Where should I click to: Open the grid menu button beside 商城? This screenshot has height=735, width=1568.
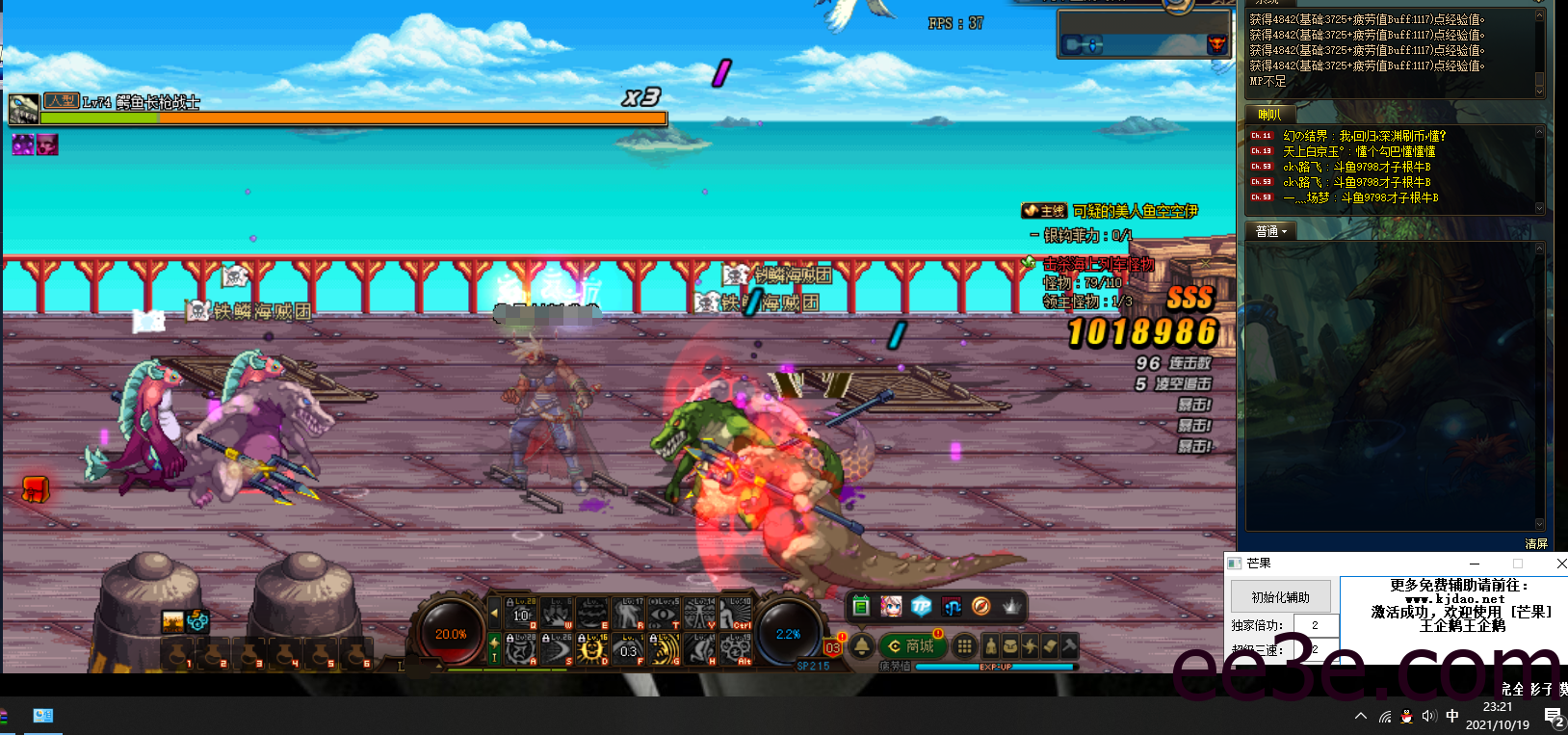964,646
